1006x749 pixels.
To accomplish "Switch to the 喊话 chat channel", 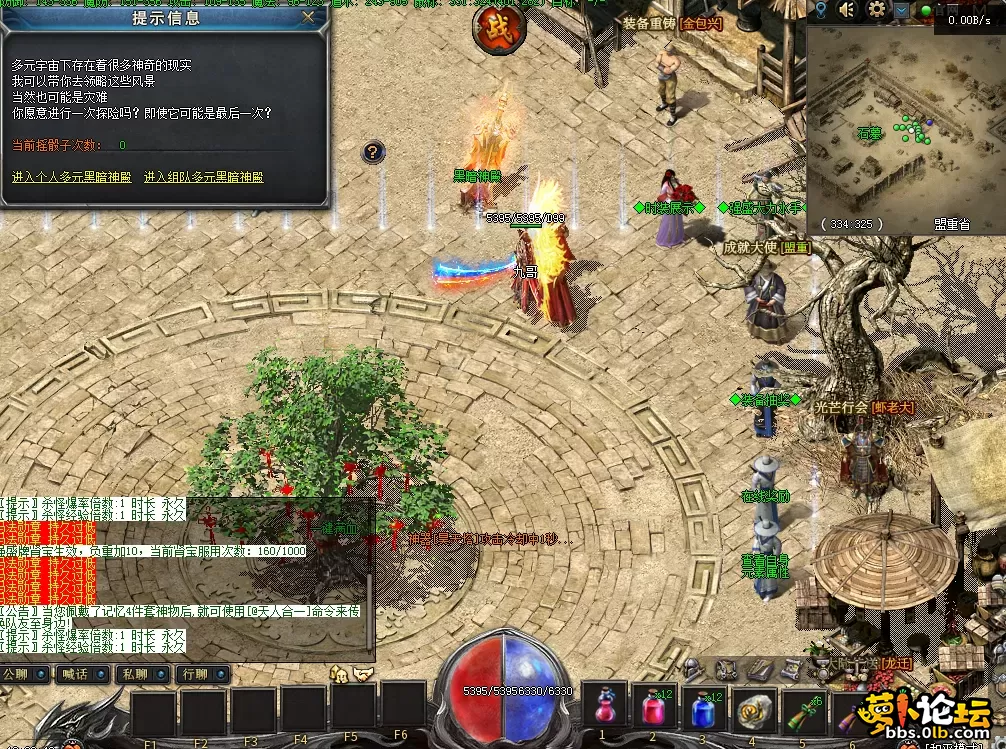I will 82,674.
